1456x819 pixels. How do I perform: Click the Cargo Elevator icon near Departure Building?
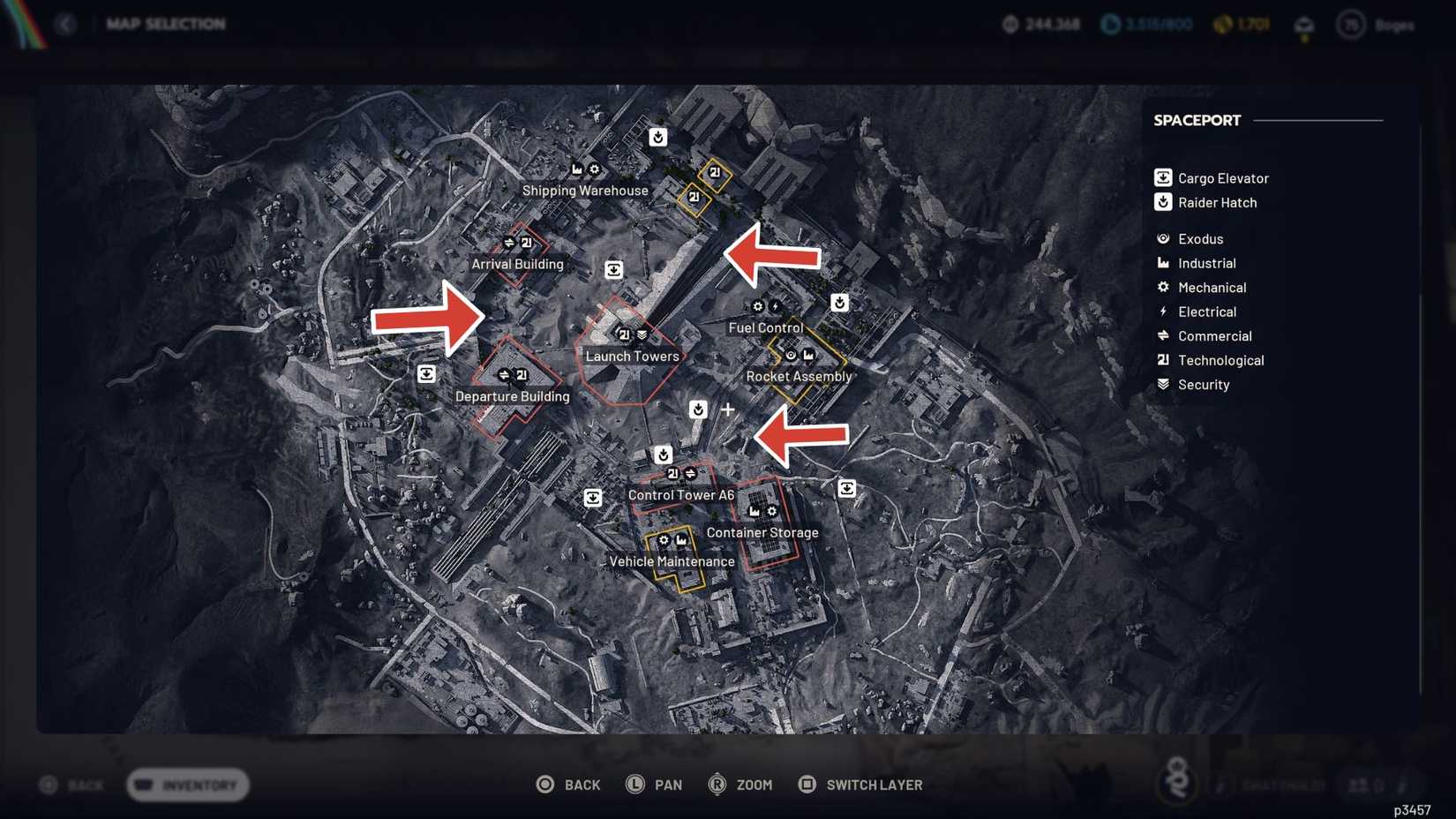click(427, 374)
